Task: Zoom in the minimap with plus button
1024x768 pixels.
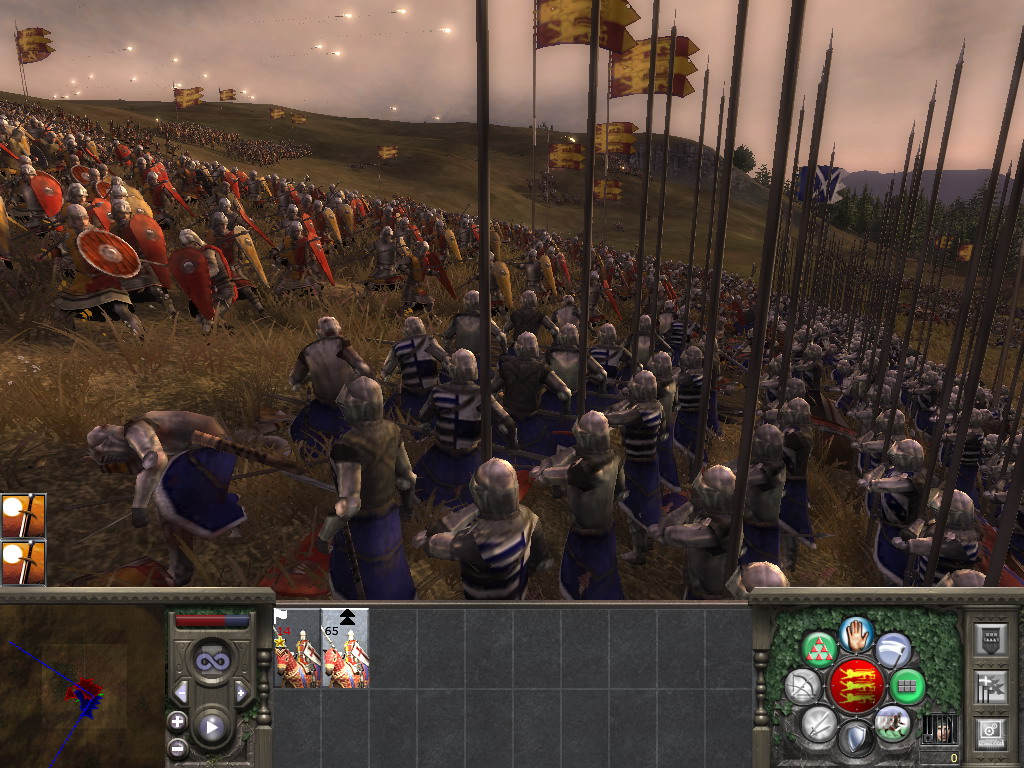Action: 177,721
